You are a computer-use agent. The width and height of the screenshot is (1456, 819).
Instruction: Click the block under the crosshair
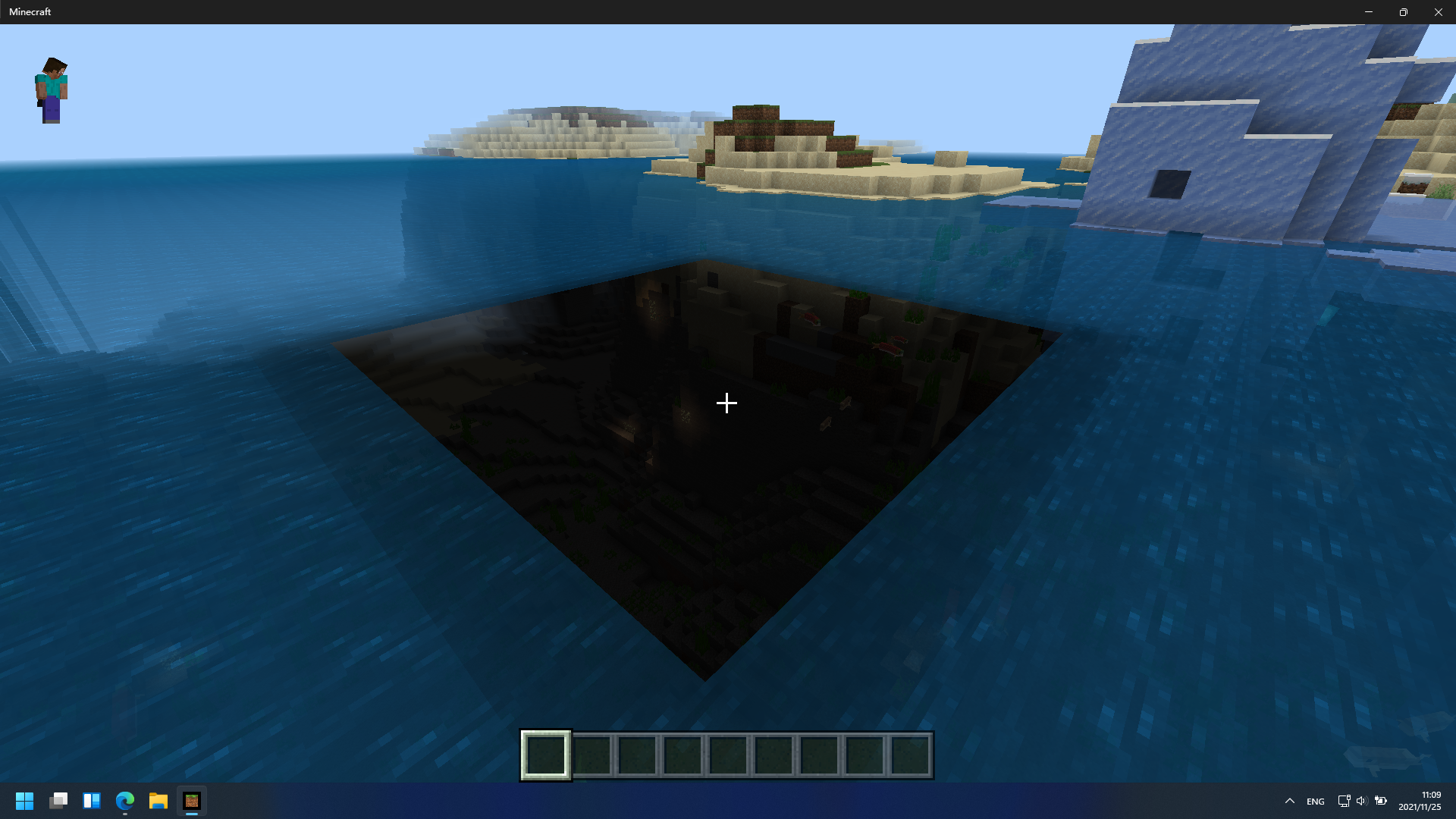726,403
